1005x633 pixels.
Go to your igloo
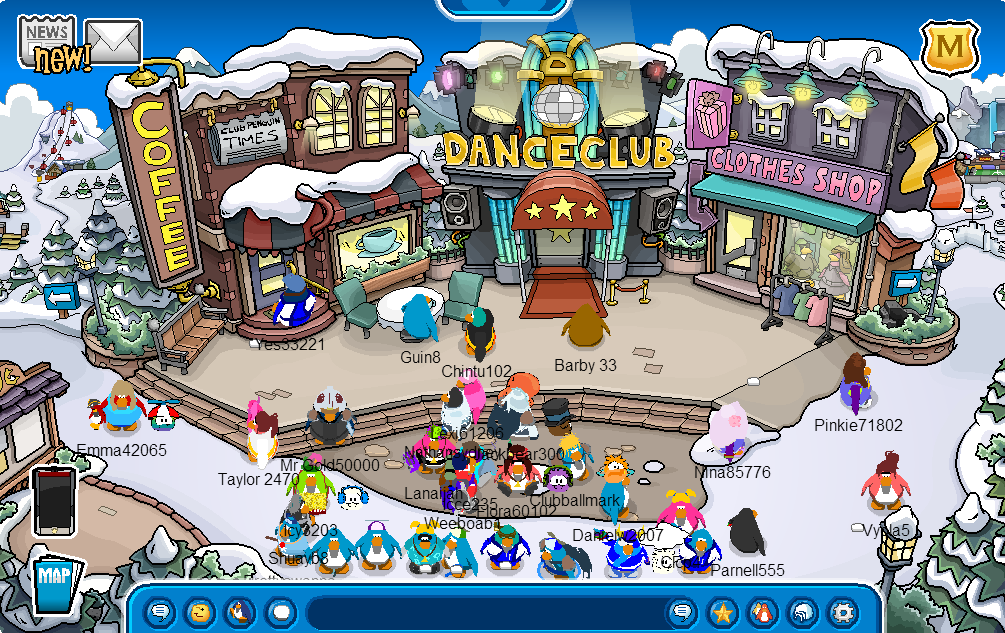(x=802, y=612)
